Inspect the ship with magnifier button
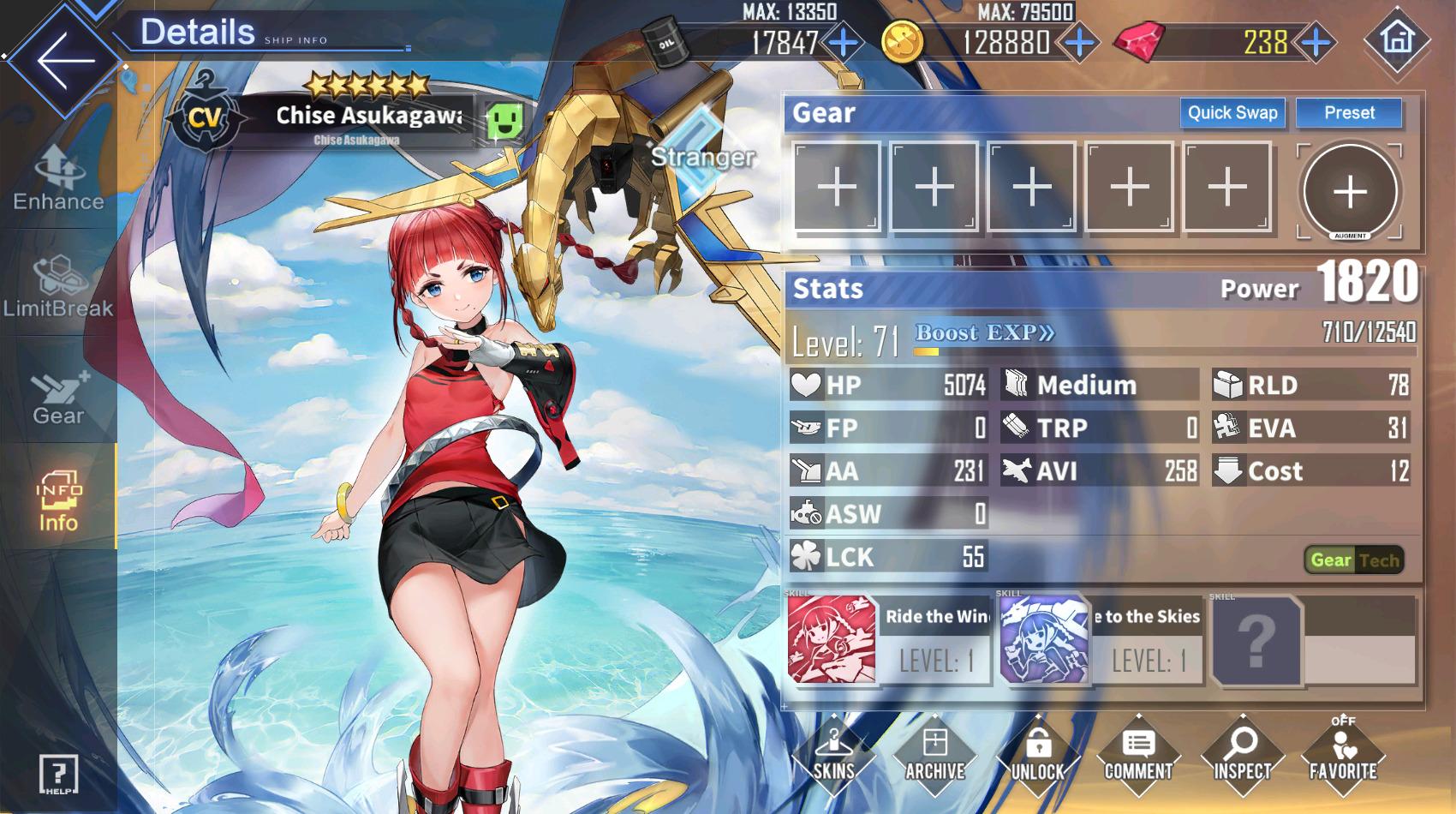This screenshot has height=814, width=1456. 1242,756
